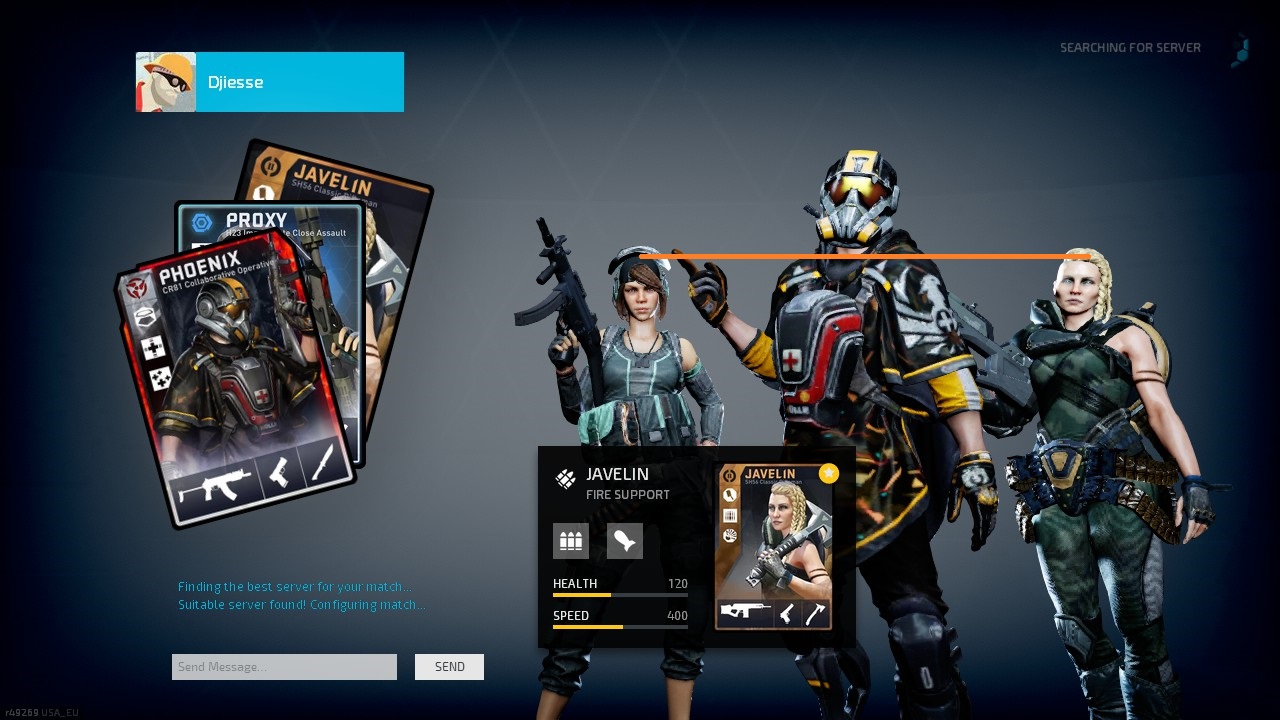Select the rocket ability icon
Image resolution: width=1280 pixels, height=720 pixels.
point(625,541)
